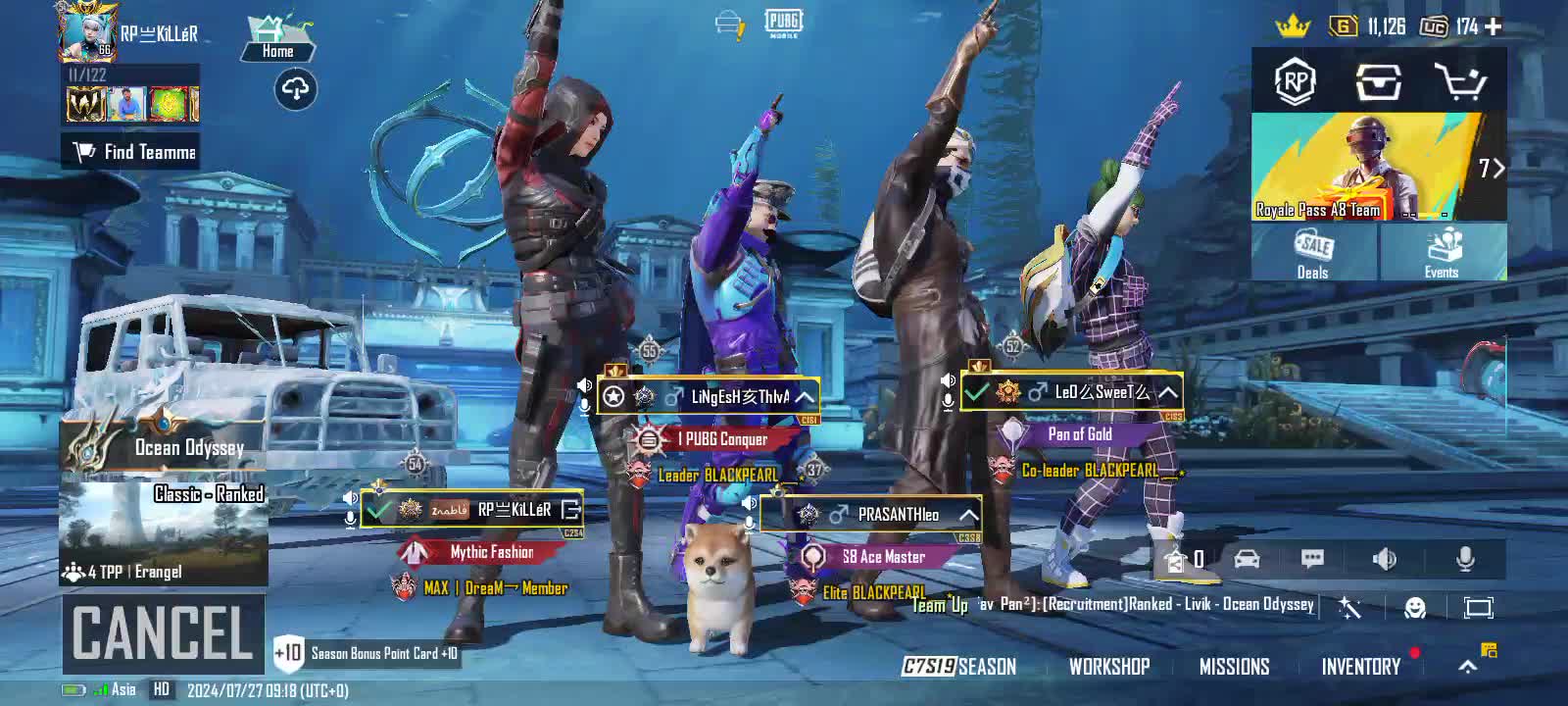The width and height of the screenshot is (1568, 706).
Task: Open the Deals panel
Action: tap(1313, 253)
